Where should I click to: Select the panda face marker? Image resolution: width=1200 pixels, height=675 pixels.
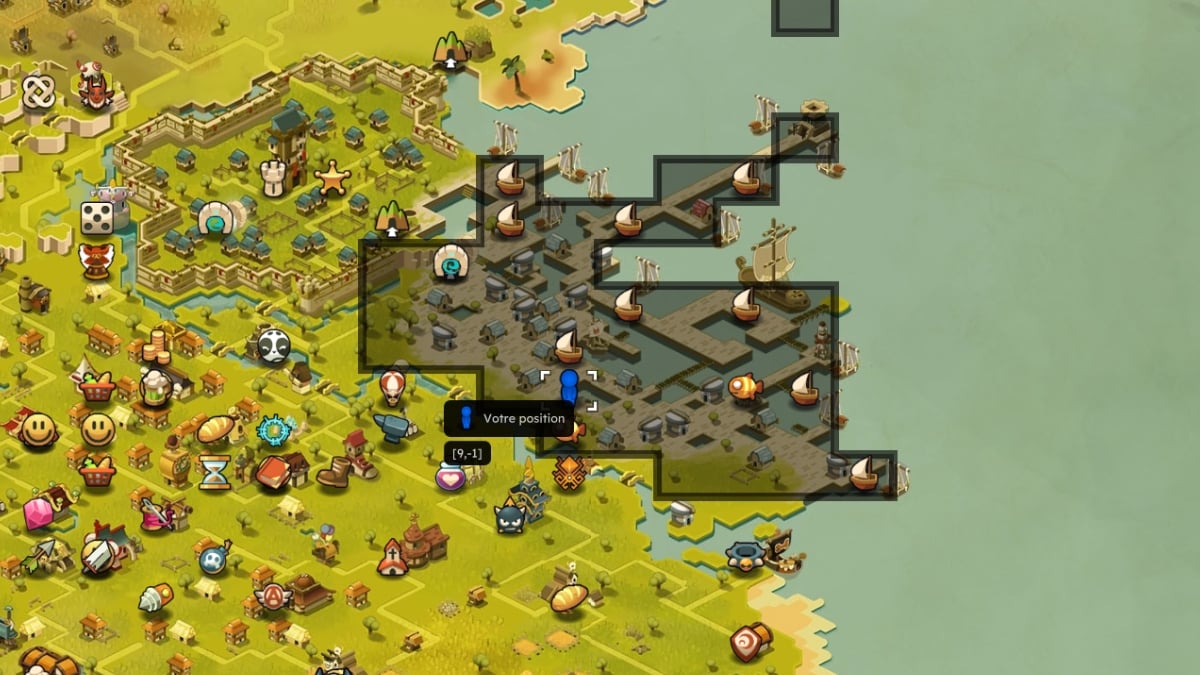pos(273,346)
